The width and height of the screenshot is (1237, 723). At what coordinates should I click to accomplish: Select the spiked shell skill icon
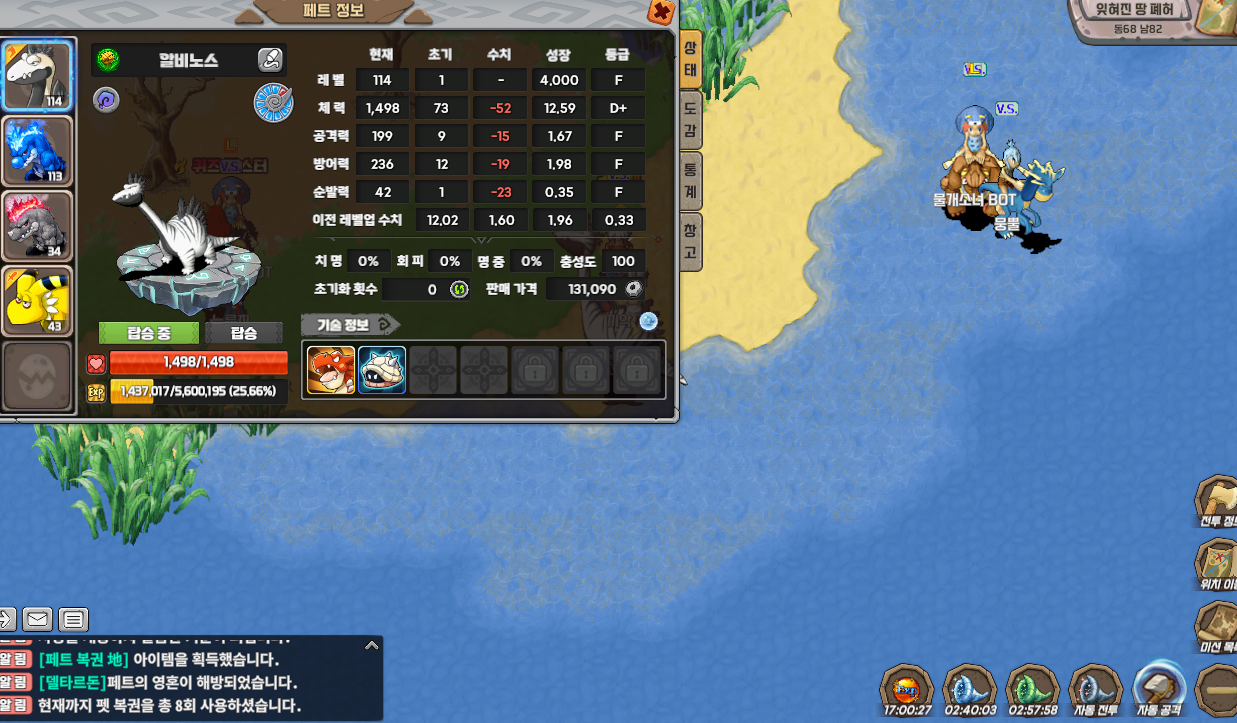(x=382, y=370)
